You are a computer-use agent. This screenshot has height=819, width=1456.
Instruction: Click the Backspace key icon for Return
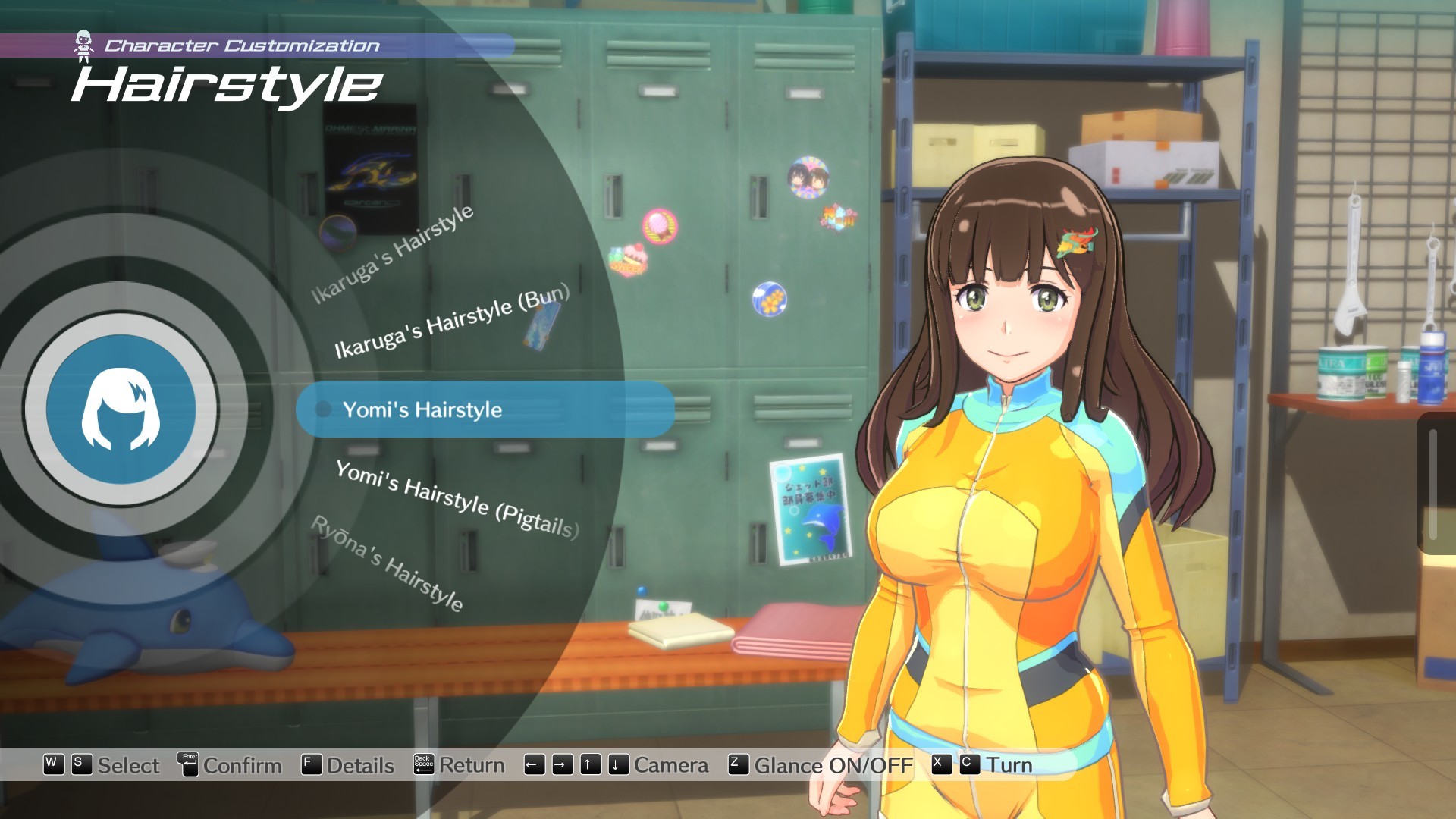click(x=422, y=765)
